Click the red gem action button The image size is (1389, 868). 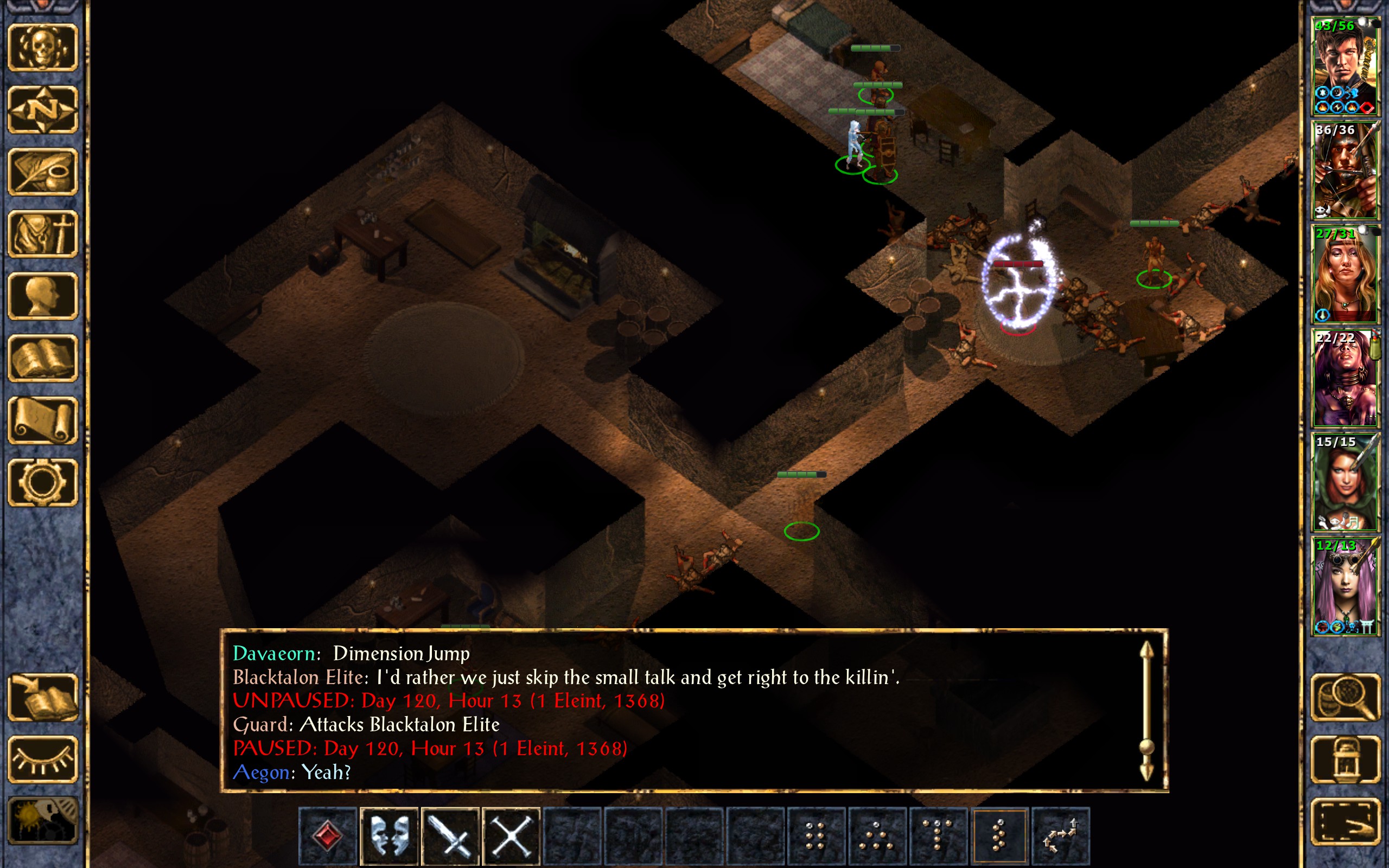click(x=328, y=836)
